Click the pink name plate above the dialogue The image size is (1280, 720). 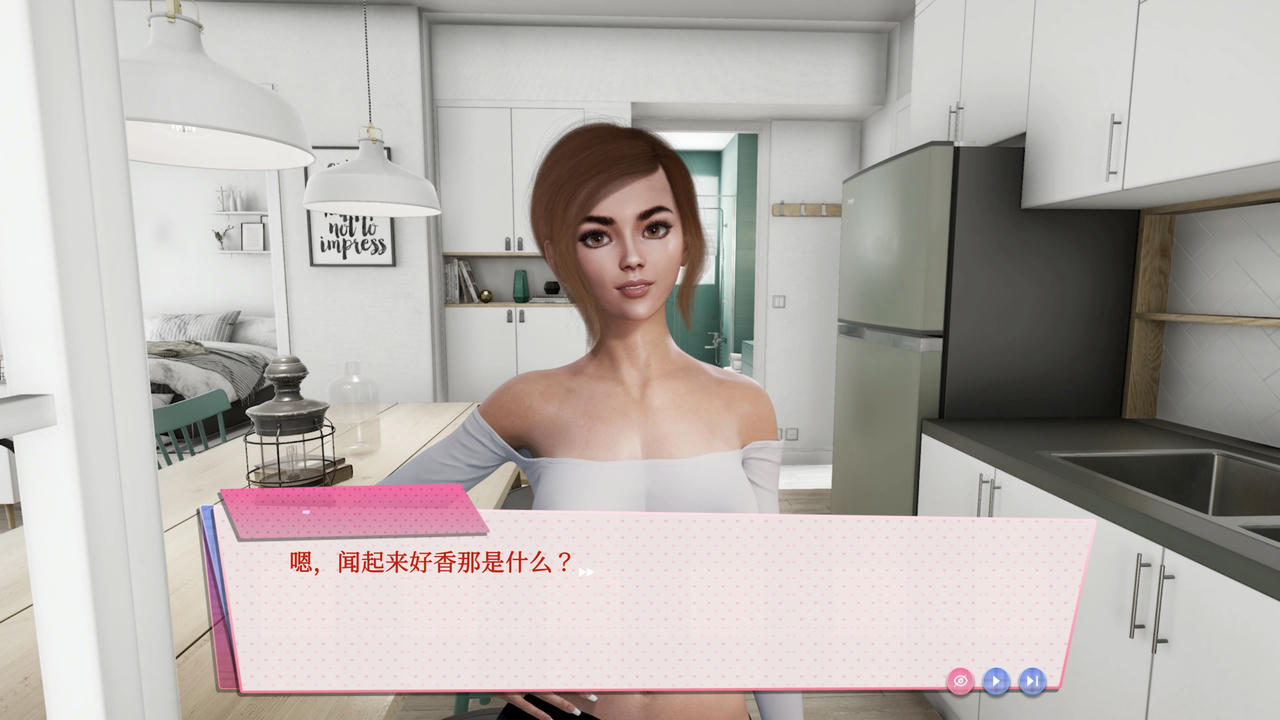pos(350,512)
